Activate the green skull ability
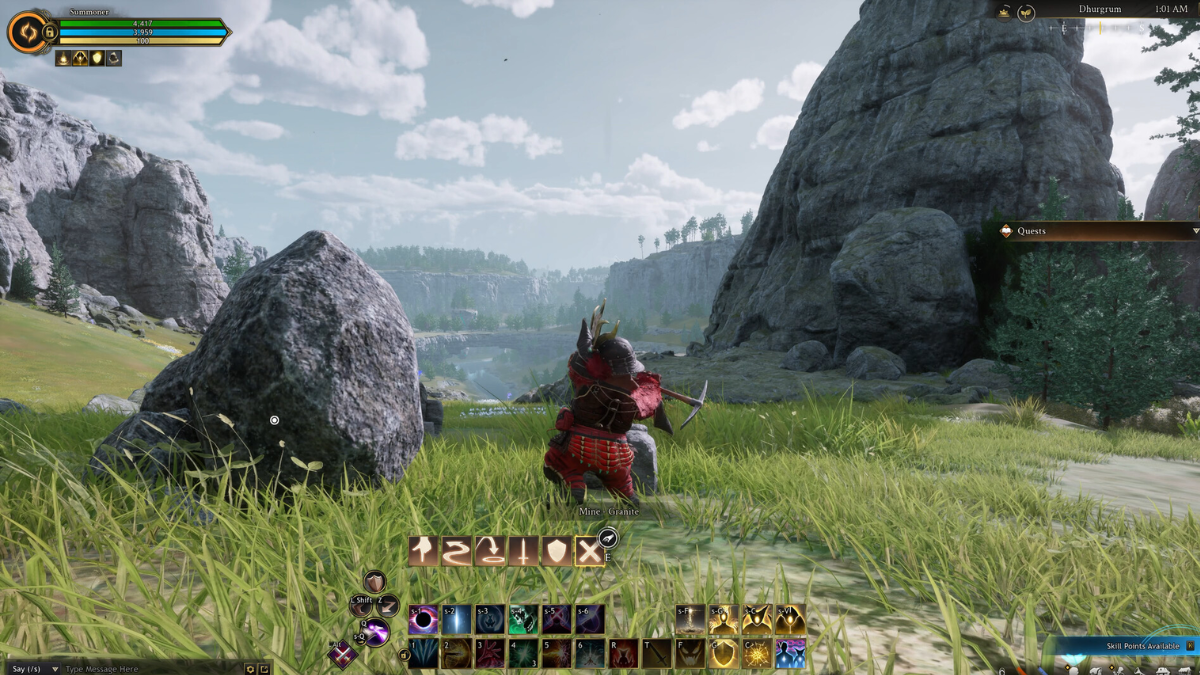The width and height of the screenshot is (1200, 675). [x=523, y=620]
